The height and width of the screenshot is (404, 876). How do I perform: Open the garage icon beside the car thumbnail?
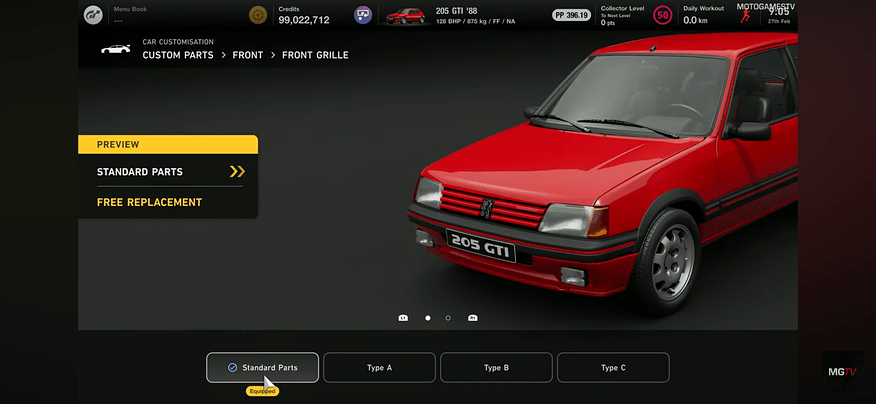pyautogui.click(x=363, y=15)
